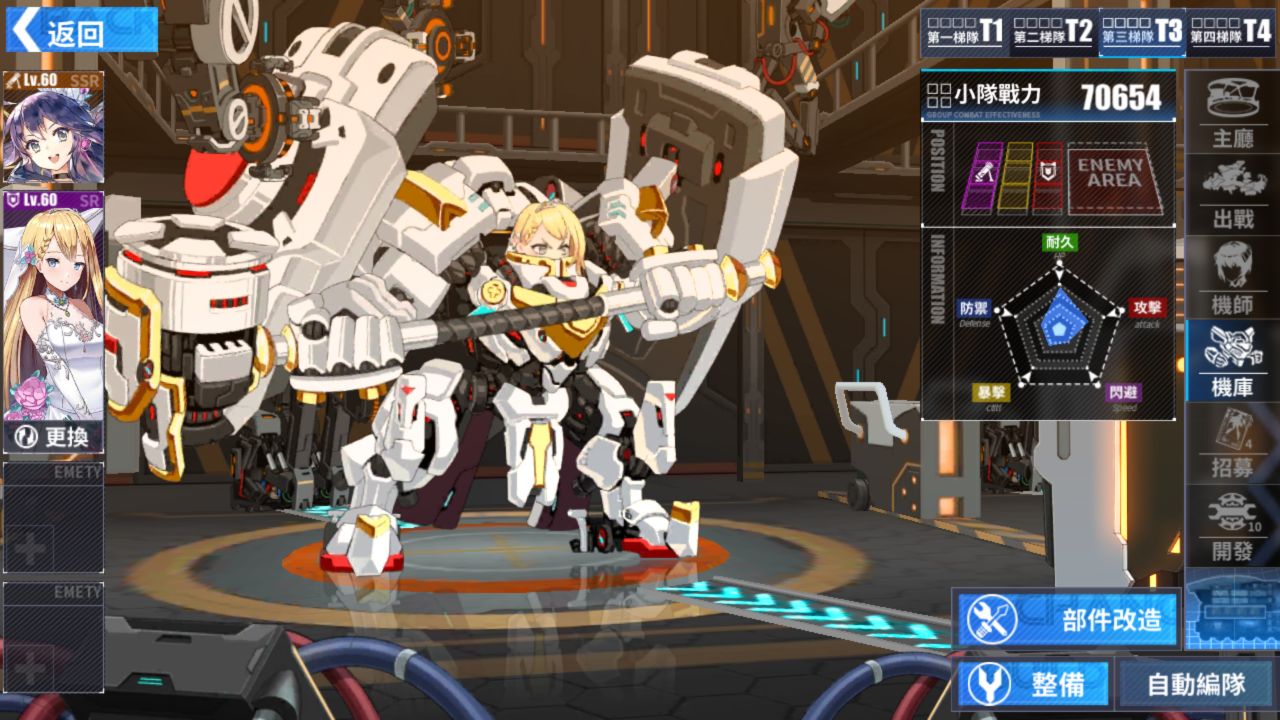Open the 招募 recruit menu
This screenshot has width=1280, height=720.
point(1232,444)
